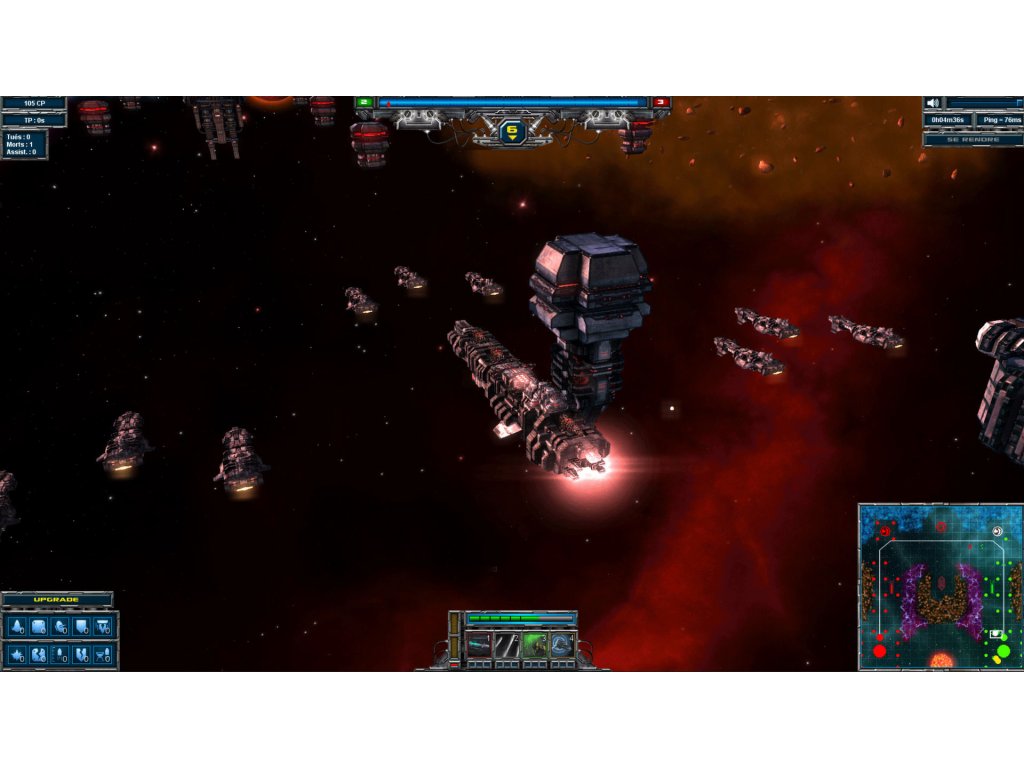The width and height of the screenshot is (1024, 768).
Task: Adjust the volume slider bar
Action: (985, 103)
